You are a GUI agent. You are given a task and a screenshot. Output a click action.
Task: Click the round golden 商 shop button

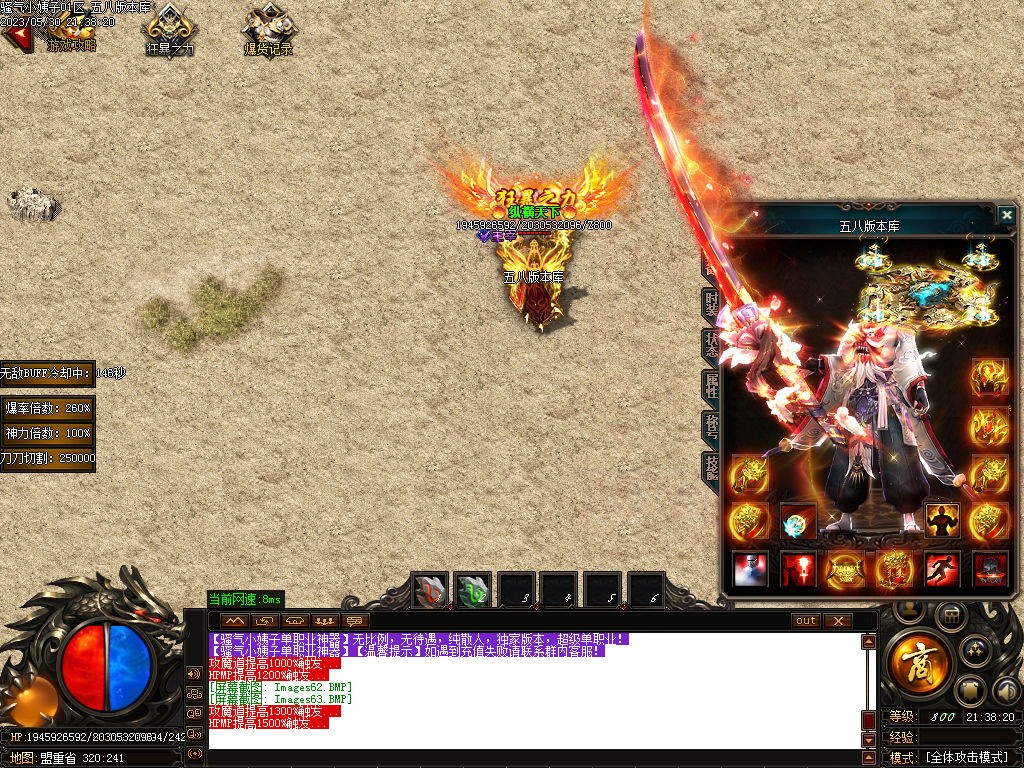(x=914, y=664)
